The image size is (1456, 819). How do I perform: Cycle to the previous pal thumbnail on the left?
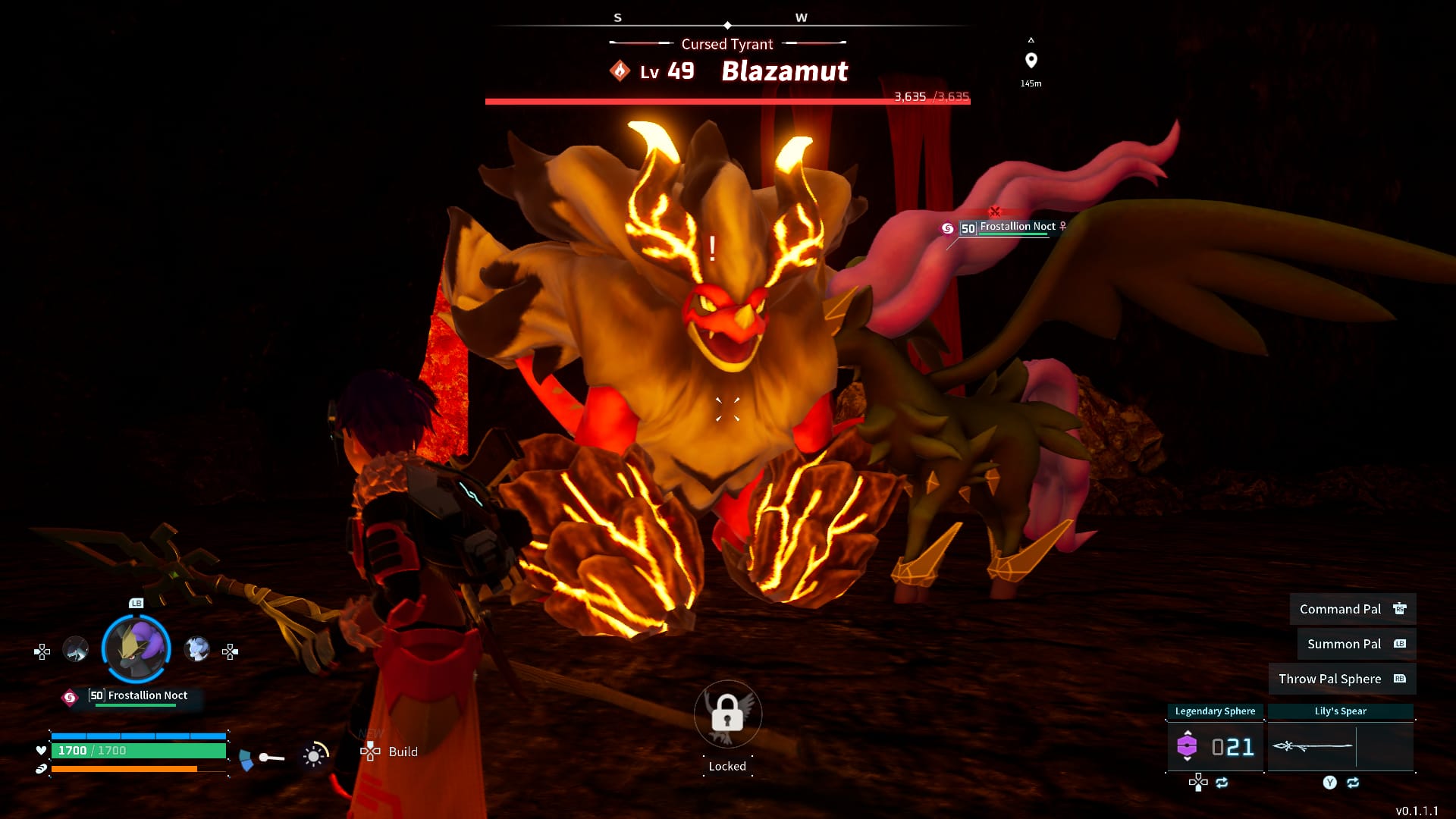pyautogui.click(x=76, y=649)
